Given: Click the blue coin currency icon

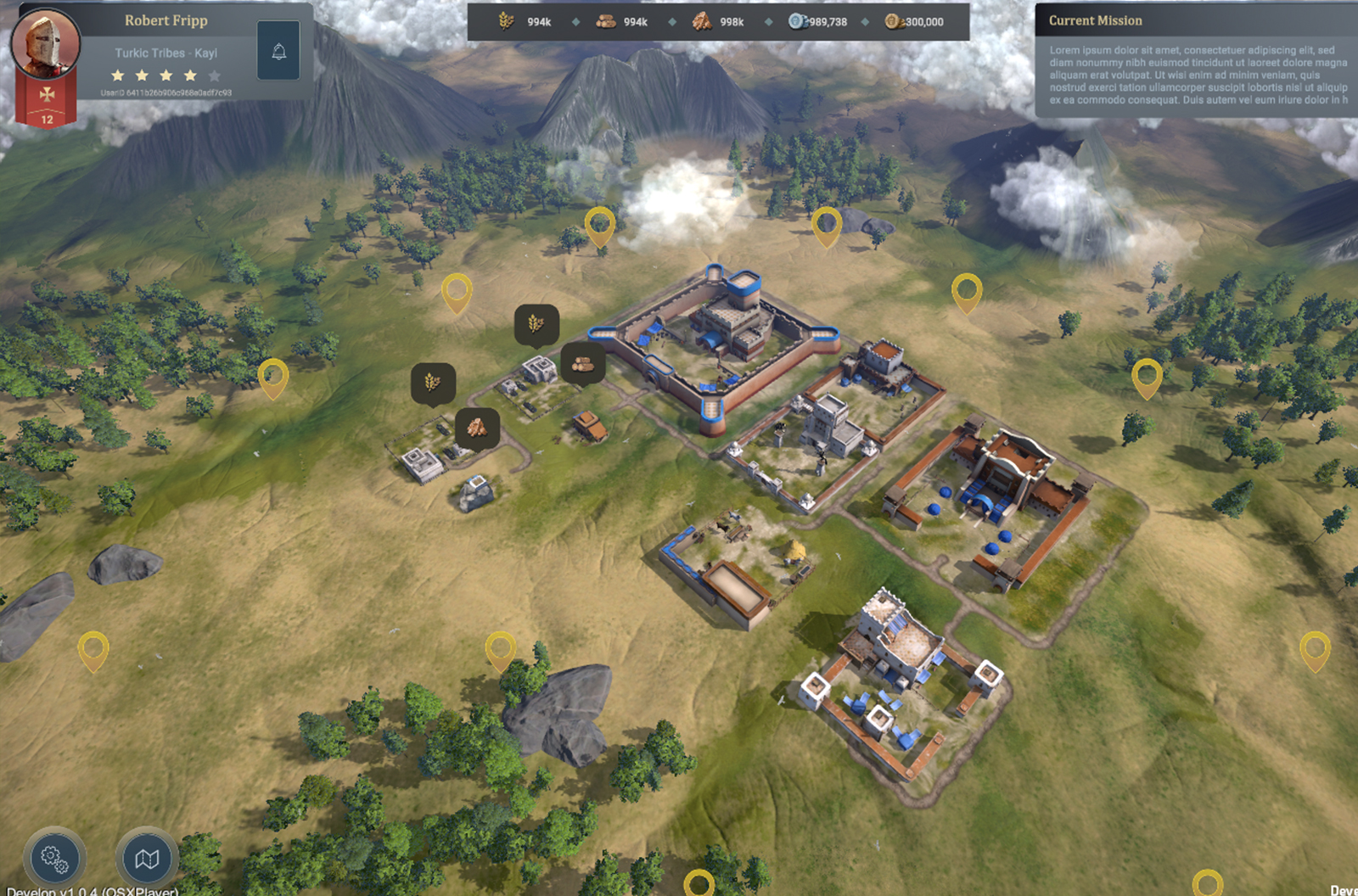Looking at the screenshot, I should tap(796, 22).
